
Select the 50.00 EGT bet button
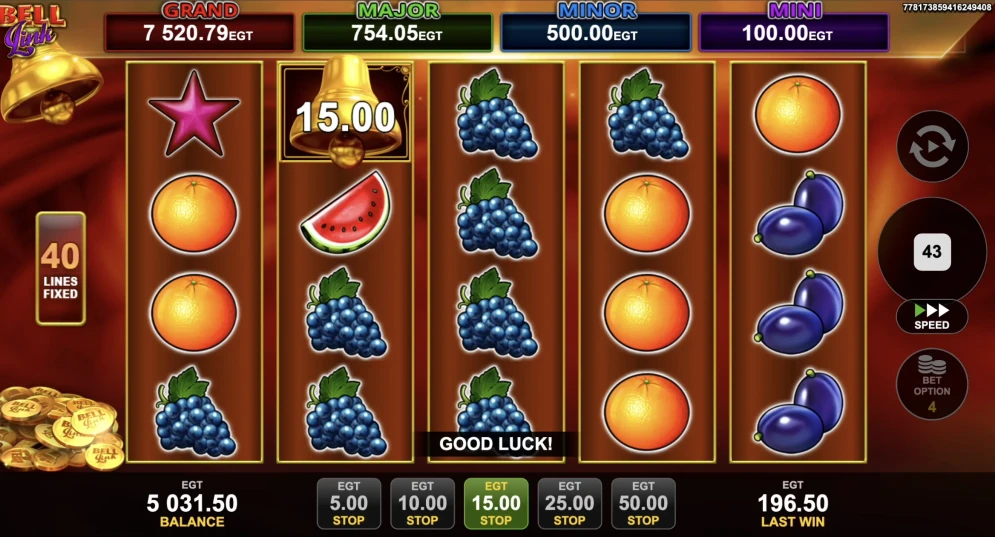pos(643,503)
